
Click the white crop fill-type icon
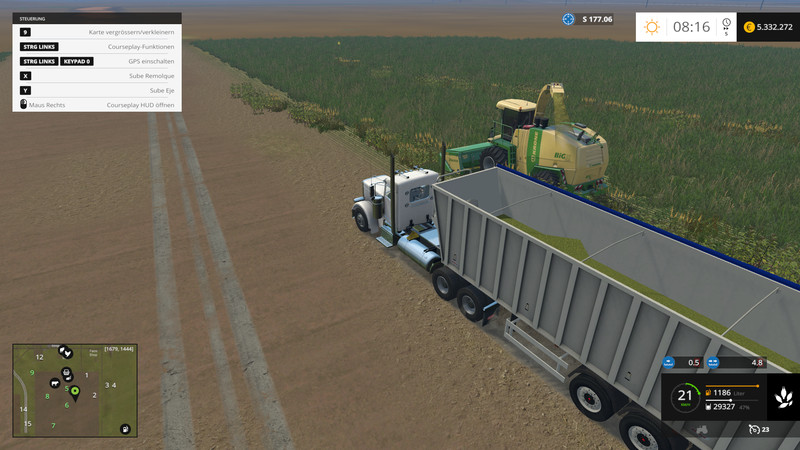783,400
